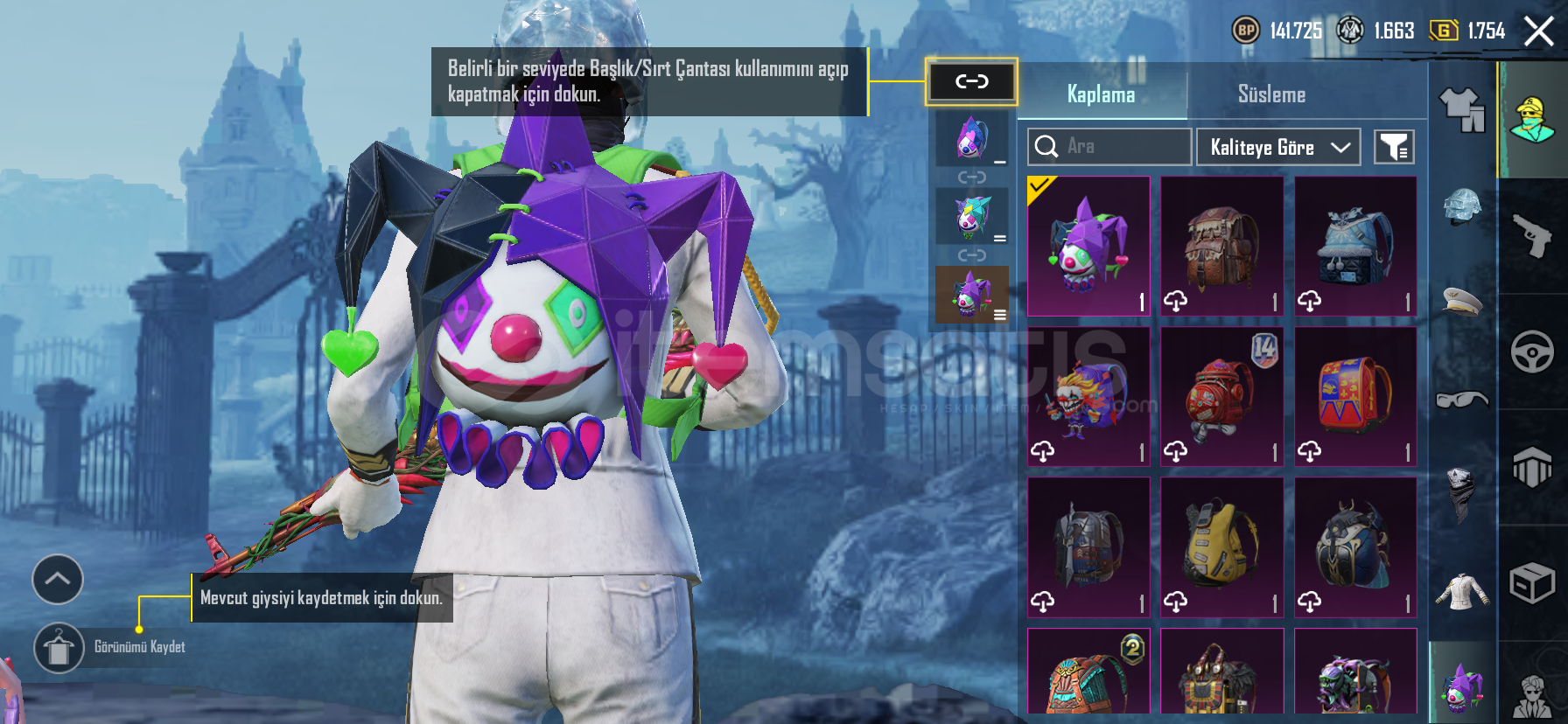This screenshot has width=1568, height=724.
Task: Select the sunglasses equipment slot
Action: 1461,400
